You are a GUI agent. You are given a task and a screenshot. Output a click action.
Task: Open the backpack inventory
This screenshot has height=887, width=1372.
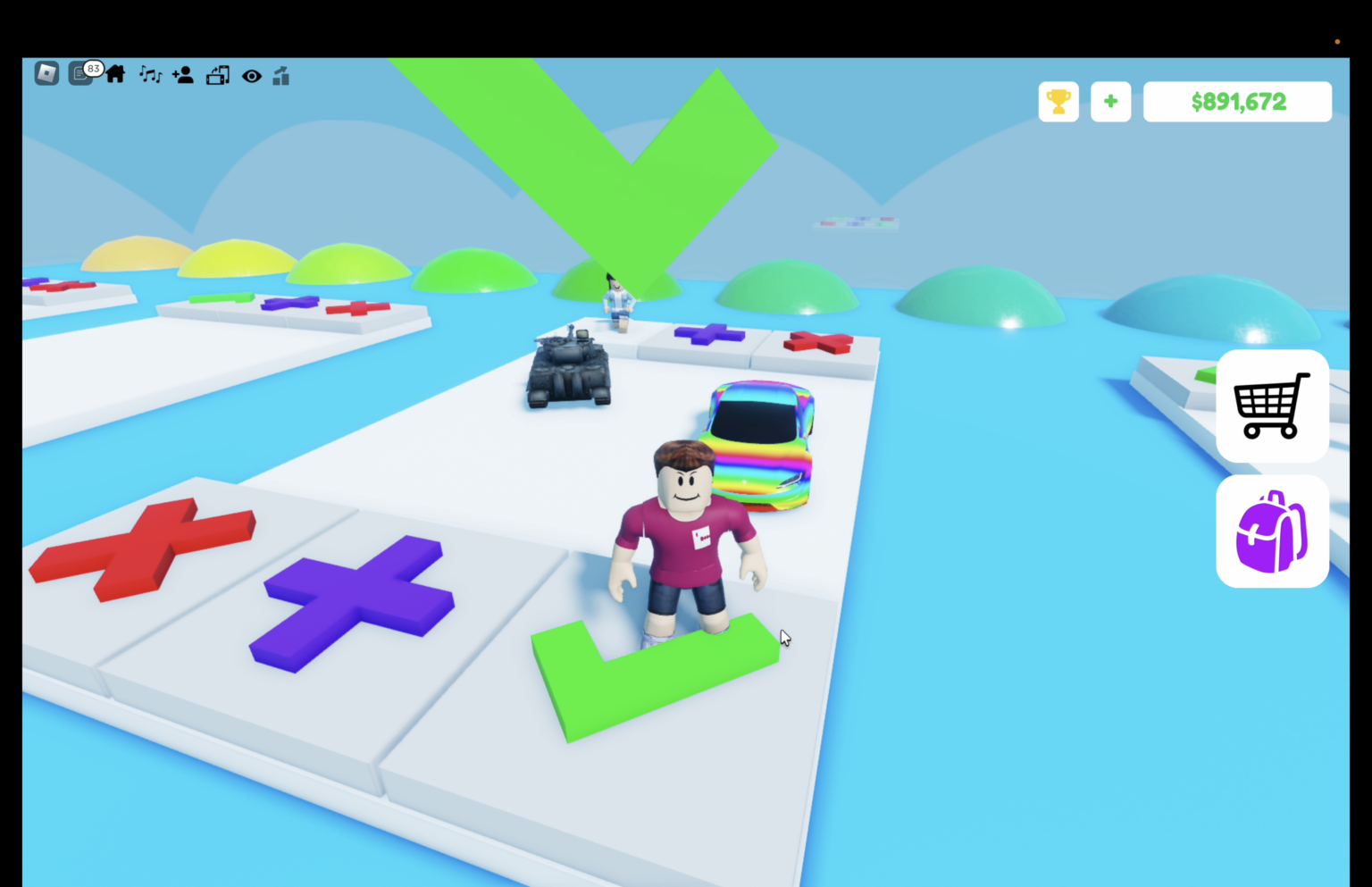point(1271,531)
